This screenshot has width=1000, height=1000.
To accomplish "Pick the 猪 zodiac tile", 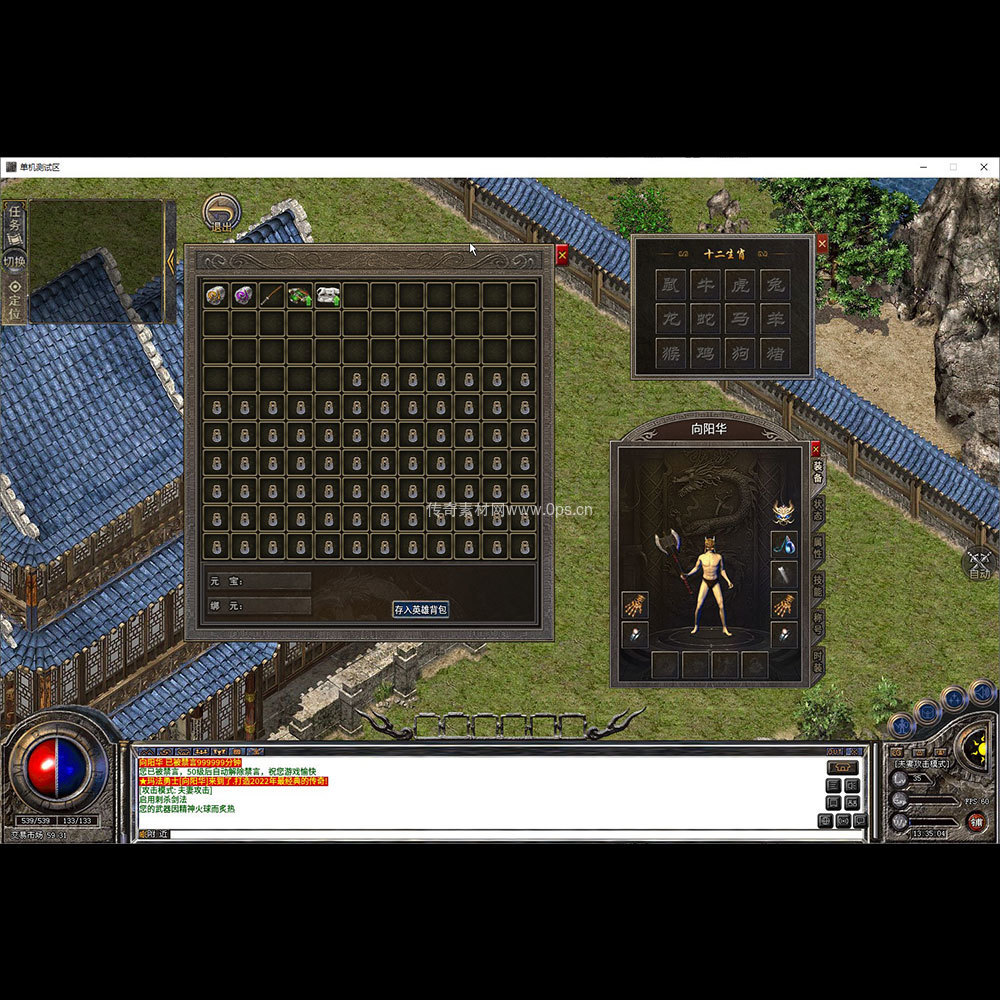I will [x=775, y=353].
